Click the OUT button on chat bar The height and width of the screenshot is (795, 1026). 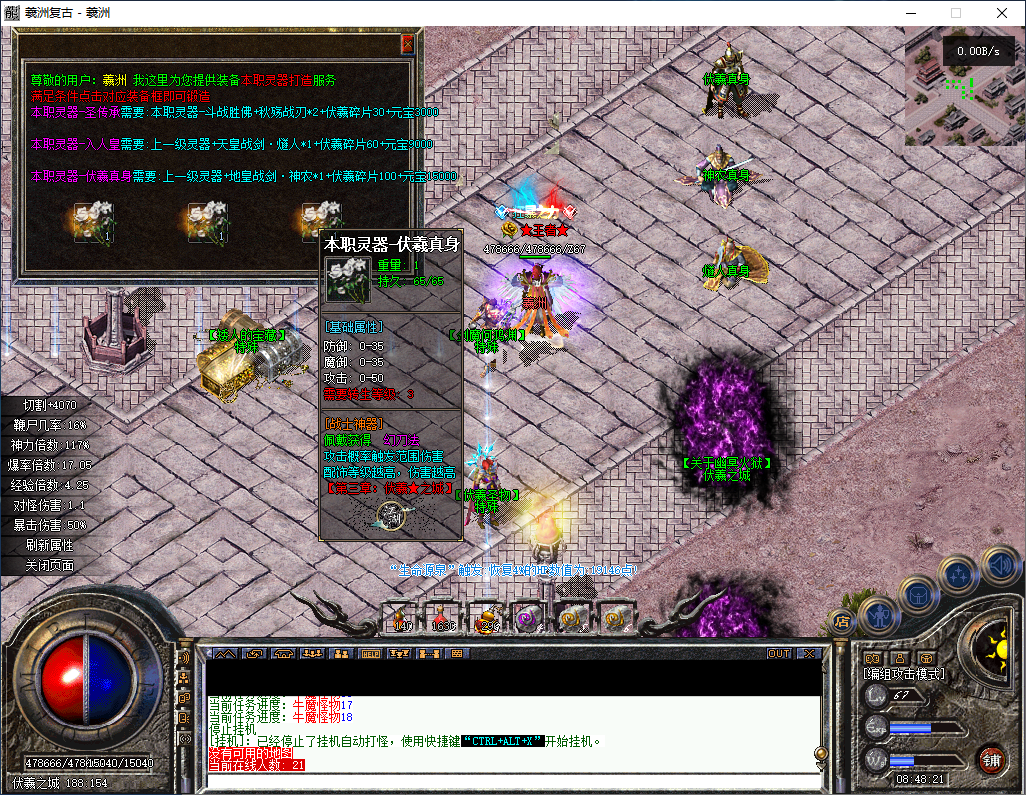(x=779, y=654)
